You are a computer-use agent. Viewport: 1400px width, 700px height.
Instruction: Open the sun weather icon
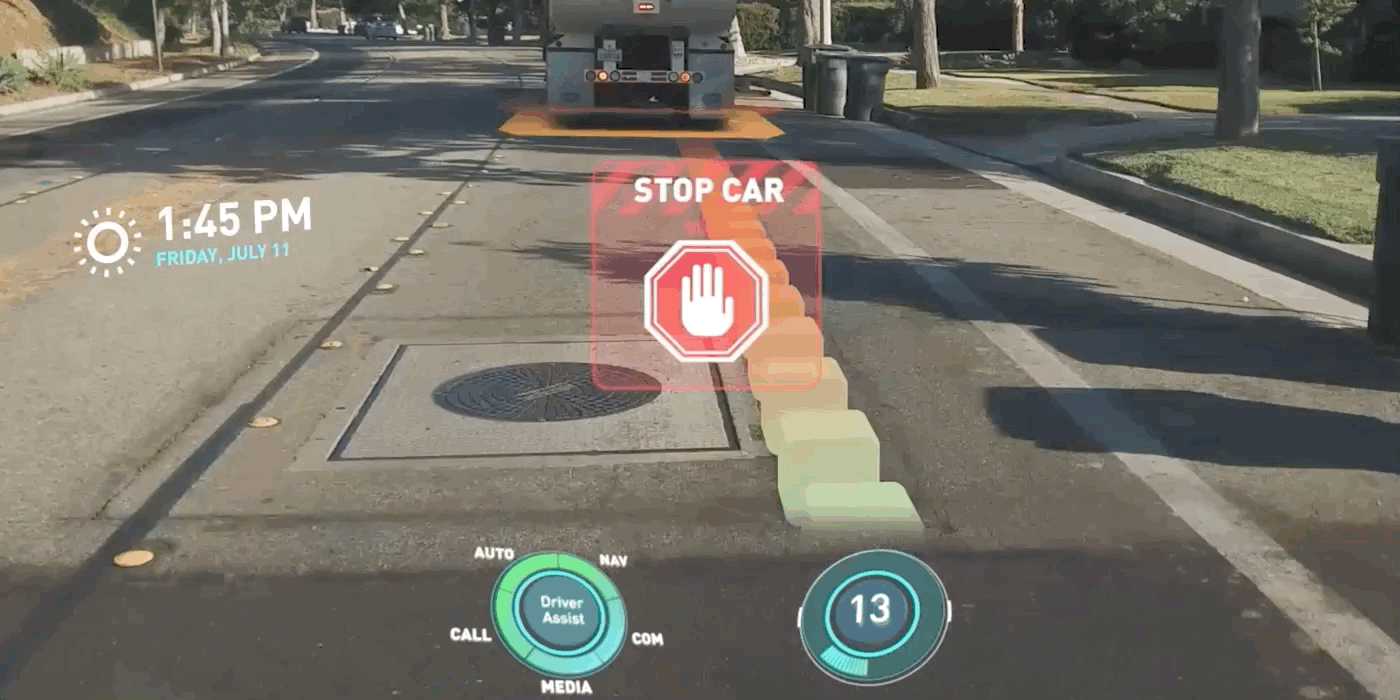(x=107, y=242)
